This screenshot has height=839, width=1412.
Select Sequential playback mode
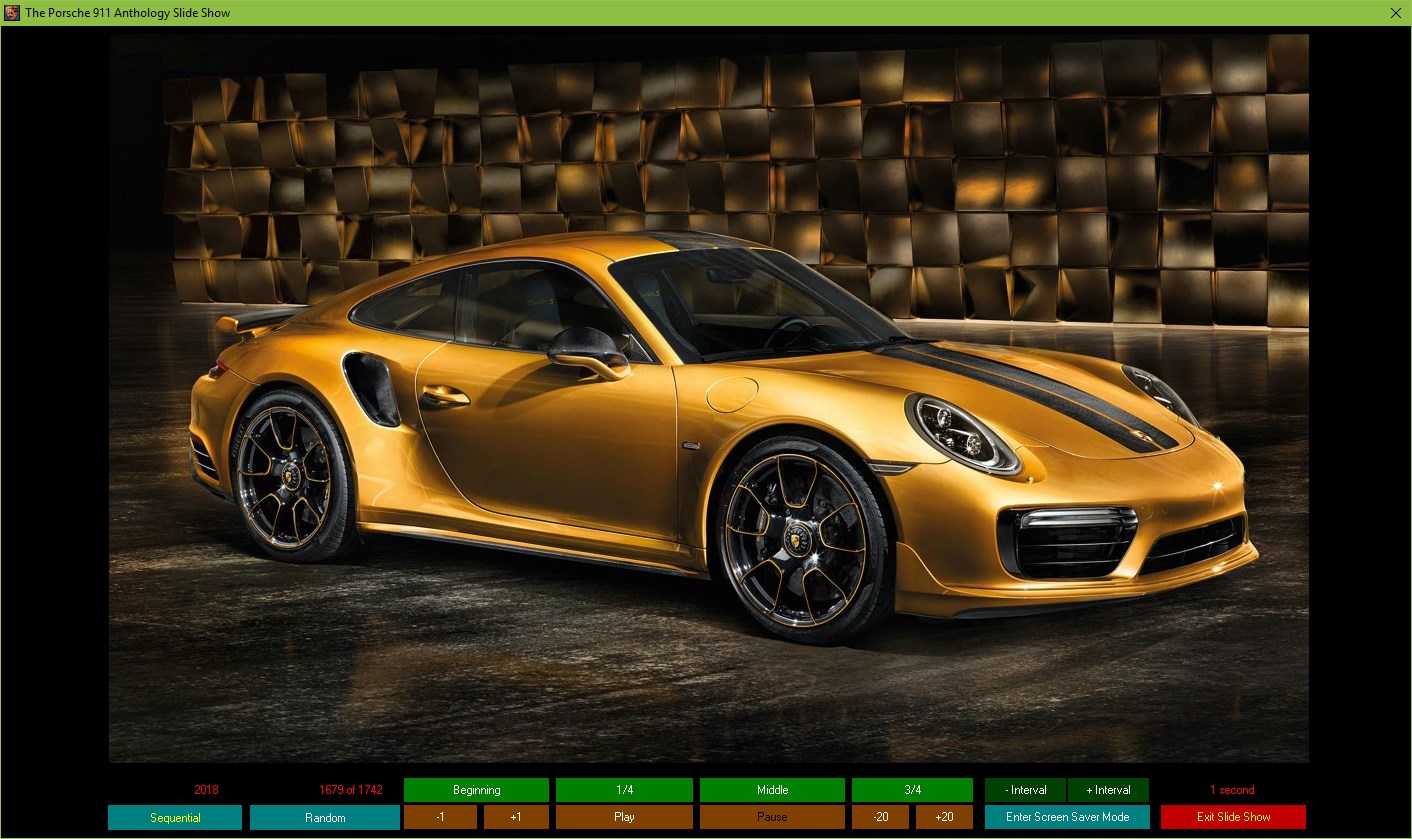pos(175,818)
